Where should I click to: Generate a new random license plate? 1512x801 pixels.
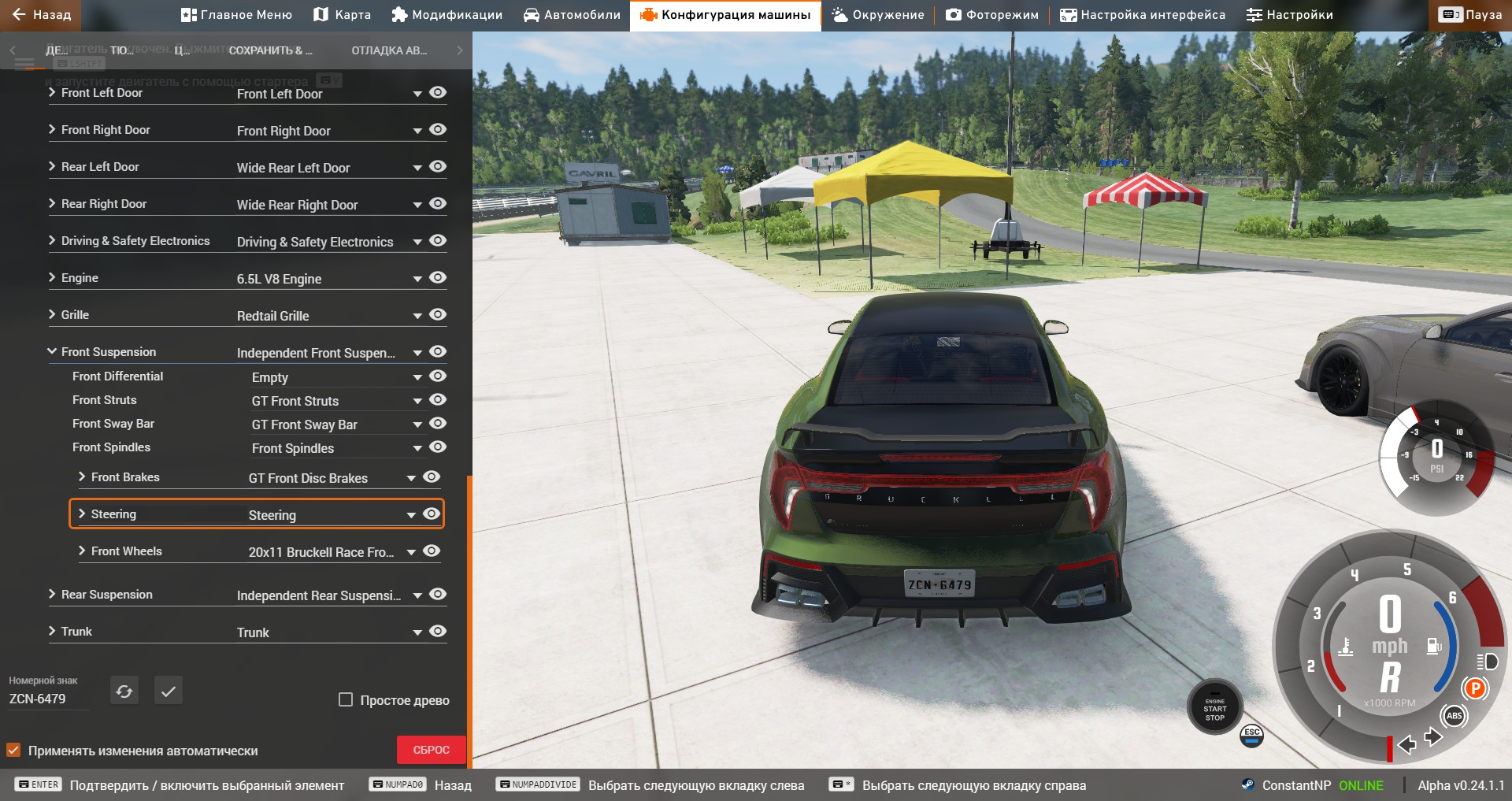pyautogui.click(x=124, y=691)
